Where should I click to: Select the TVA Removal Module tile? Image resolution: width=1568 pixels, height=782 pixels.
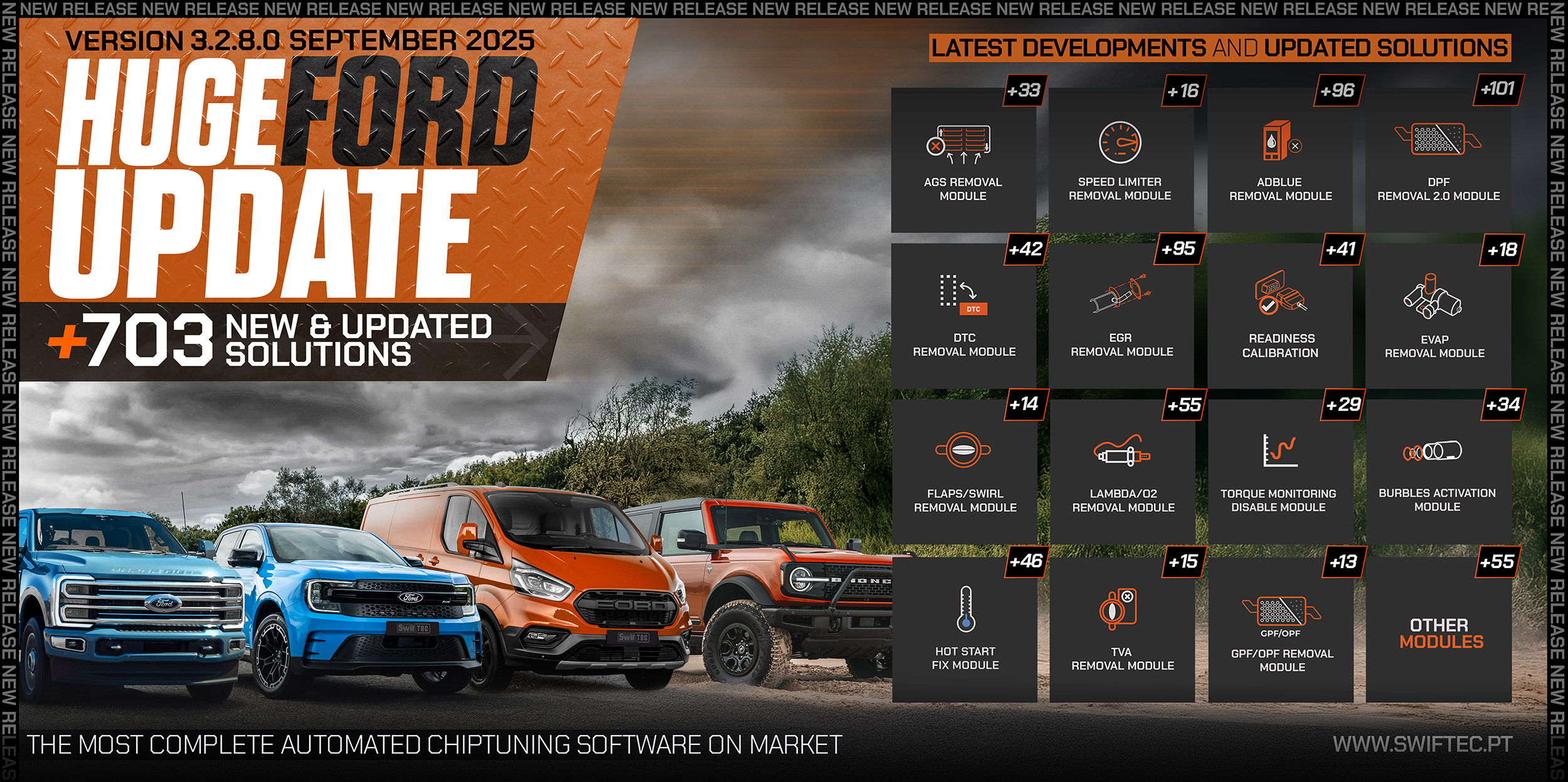pyautogui.click(x=1122, y=630)
